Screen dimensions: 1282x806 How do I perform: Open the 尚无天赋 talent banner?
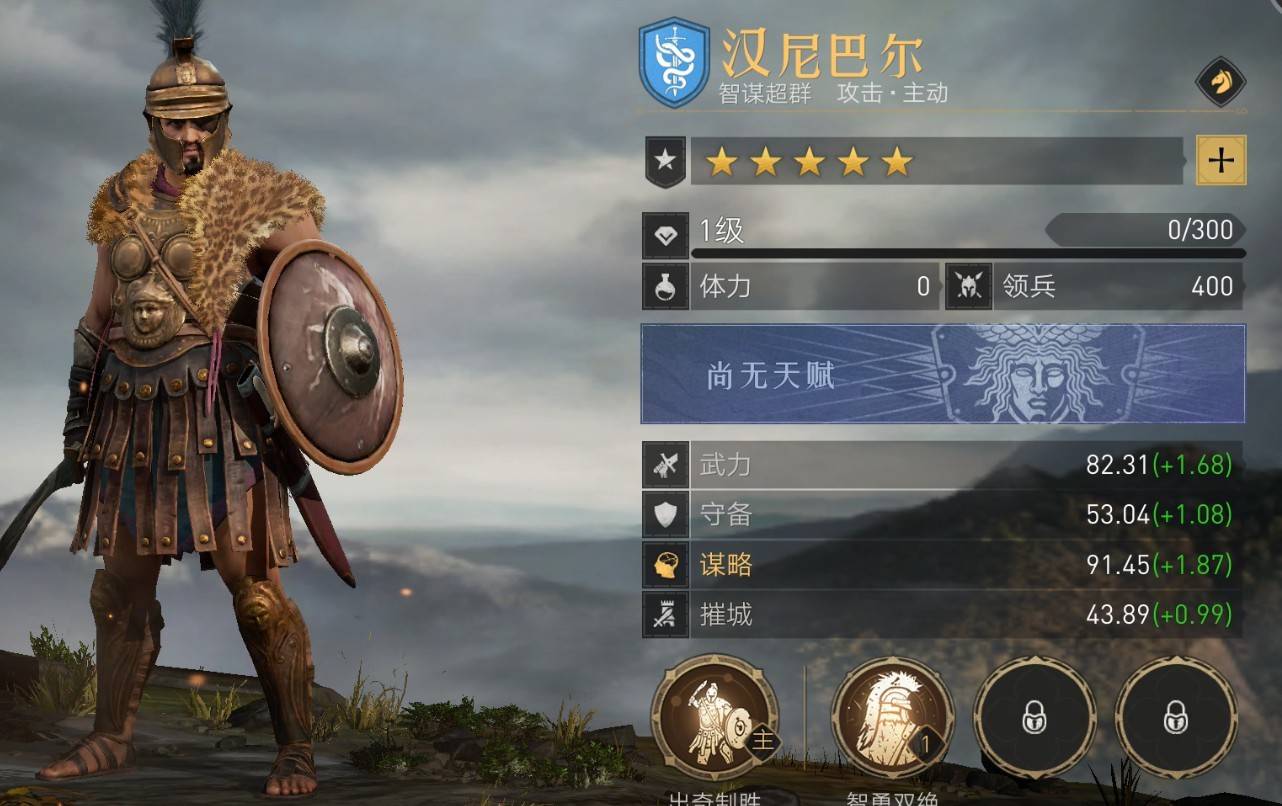point(943,373)
